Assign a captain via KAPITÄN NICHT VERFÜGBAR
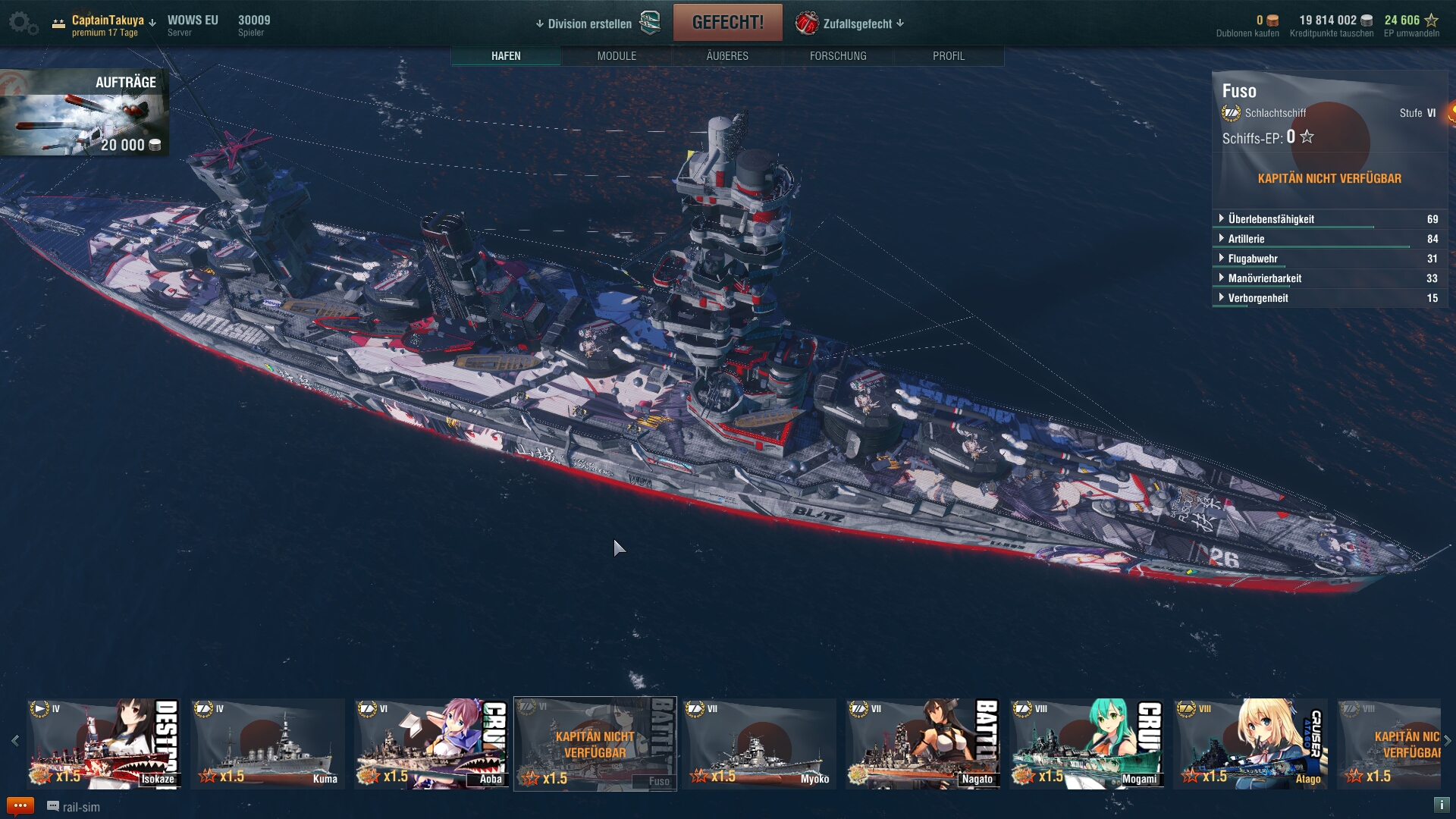The image size is (1456, 819). click(x=1329, y=179)
